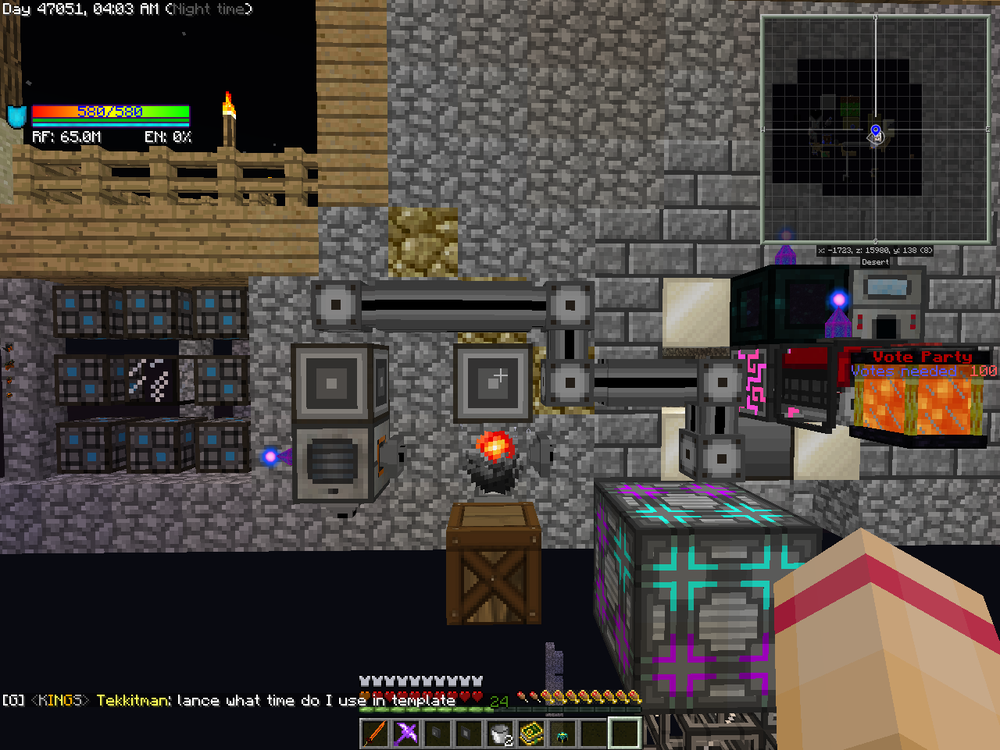1000x750 pixels.
Task: Click the minimap in the corner
Action: (875, 129)
